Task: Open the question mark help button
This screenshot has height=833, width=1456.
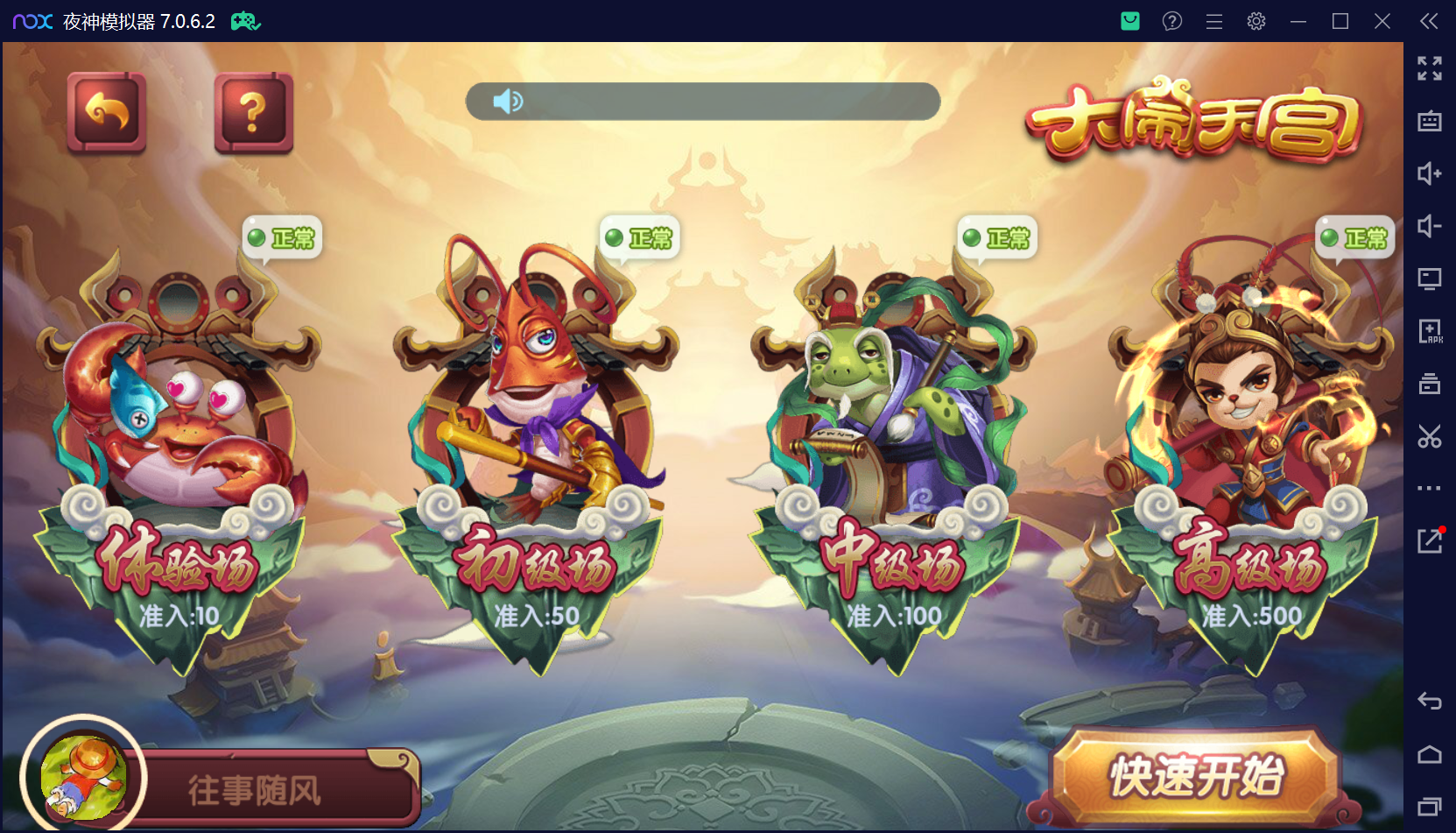Action: click(x=253, y=113)
